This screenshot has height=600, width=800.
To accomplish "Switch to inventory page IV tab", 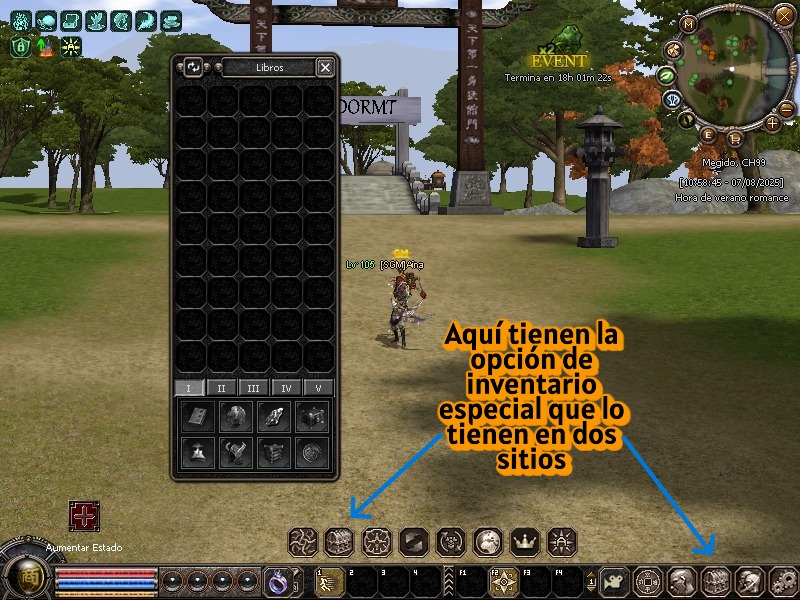I will pyautogui.click(x=287, y=388).
